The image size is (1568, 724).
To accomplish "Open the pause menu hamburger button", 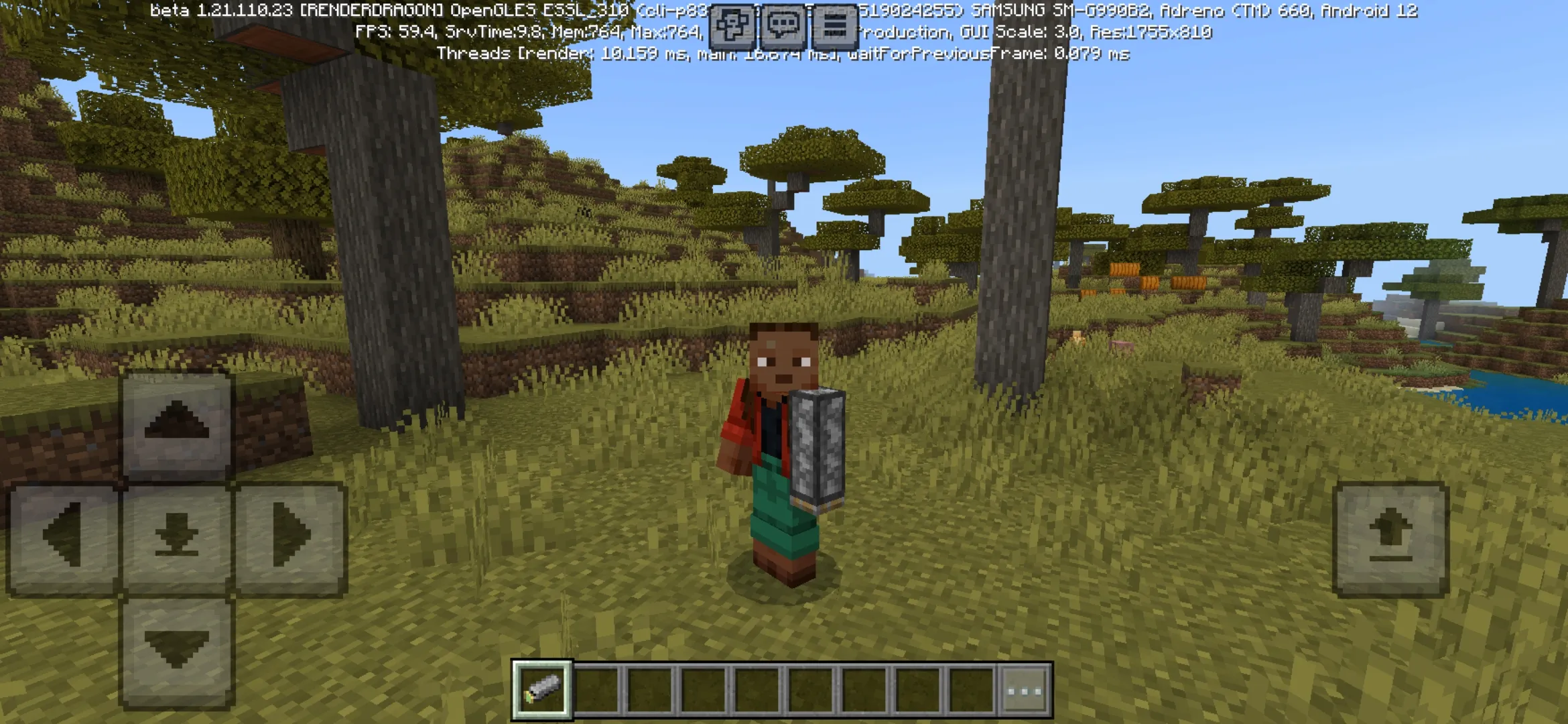I will pyautogui.click(x=834, y=27).
